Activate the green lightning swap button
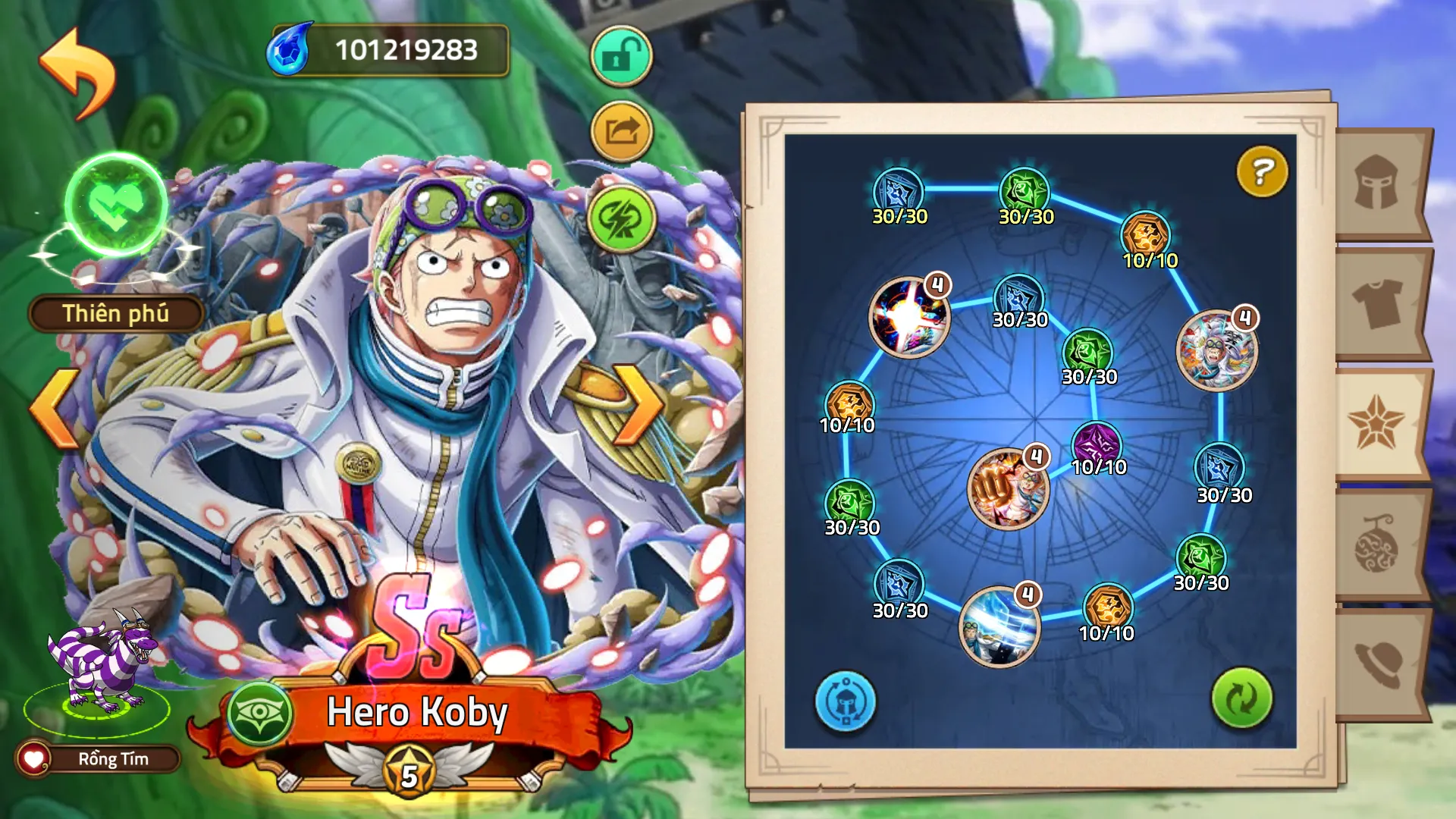 coord(621,220)
